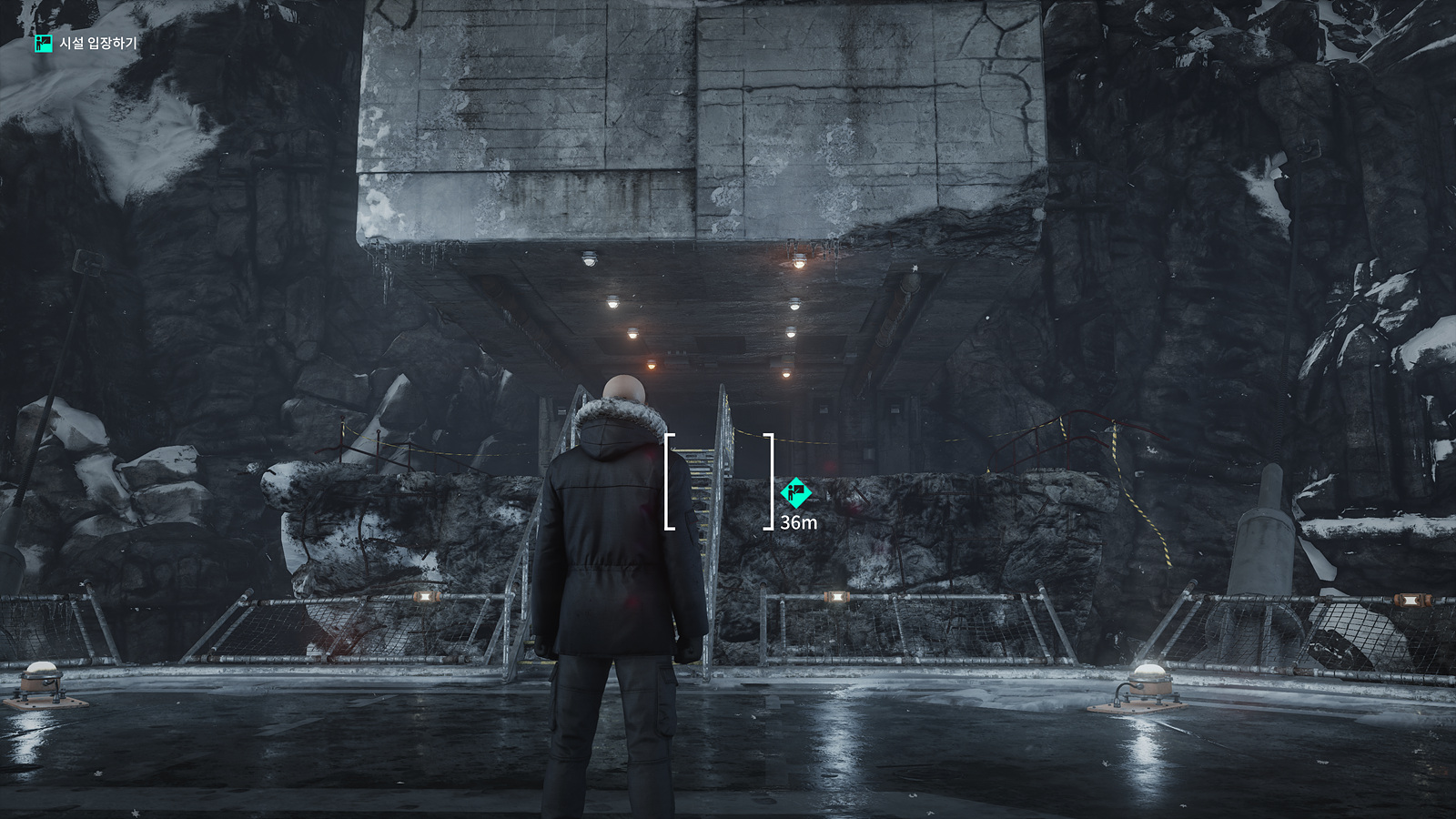Select the '시설 입장하기' objective tracker

coord(86,44)
